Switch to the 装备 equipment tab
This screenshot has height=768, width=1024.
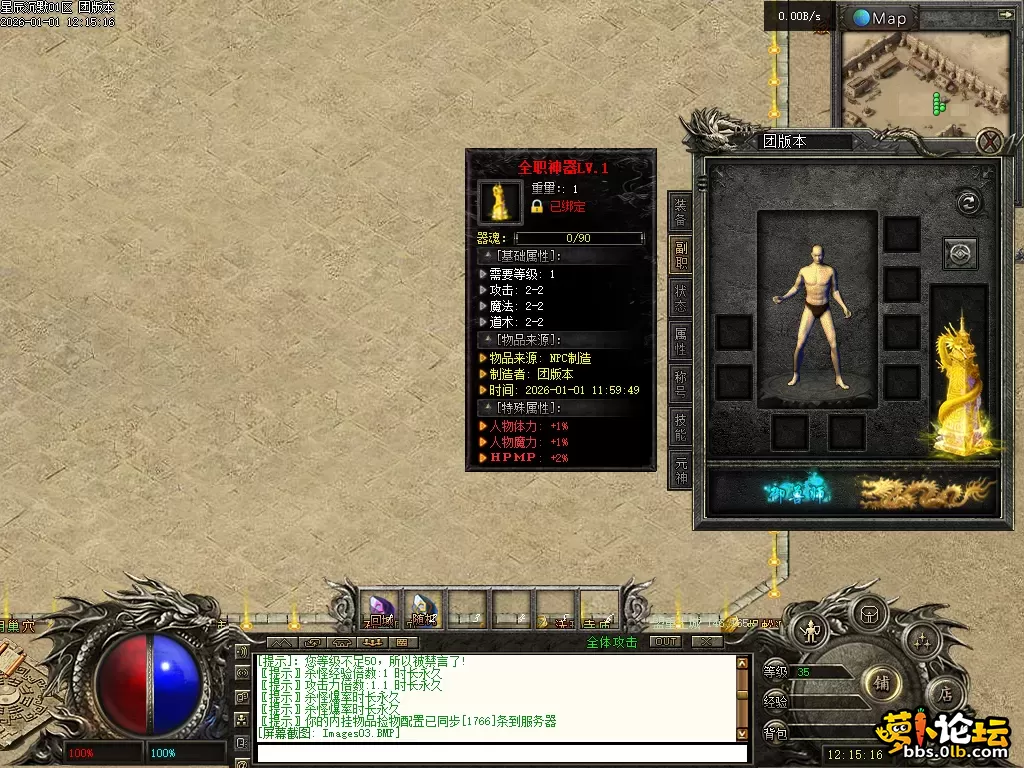coord(680,211)
